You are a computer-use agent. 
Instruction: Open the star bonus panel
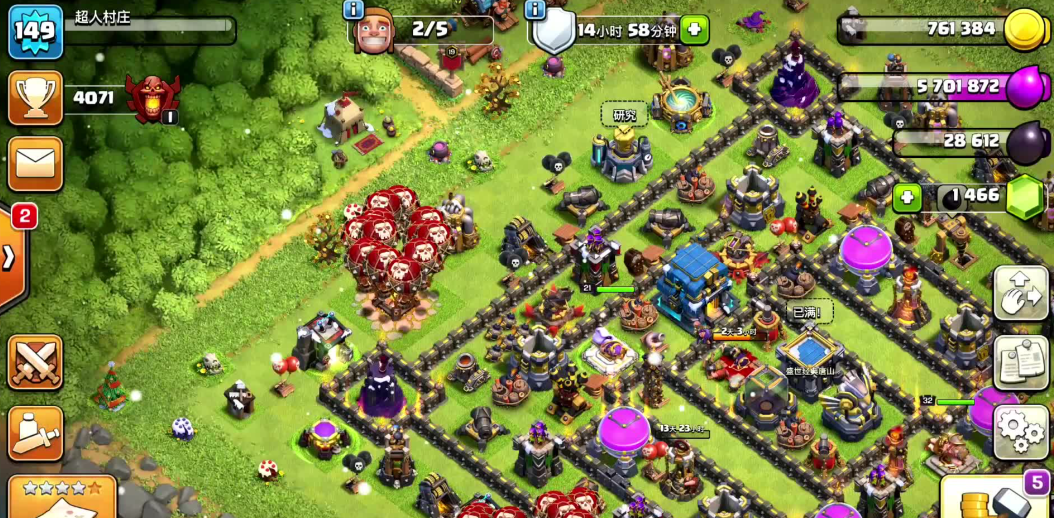62,498
